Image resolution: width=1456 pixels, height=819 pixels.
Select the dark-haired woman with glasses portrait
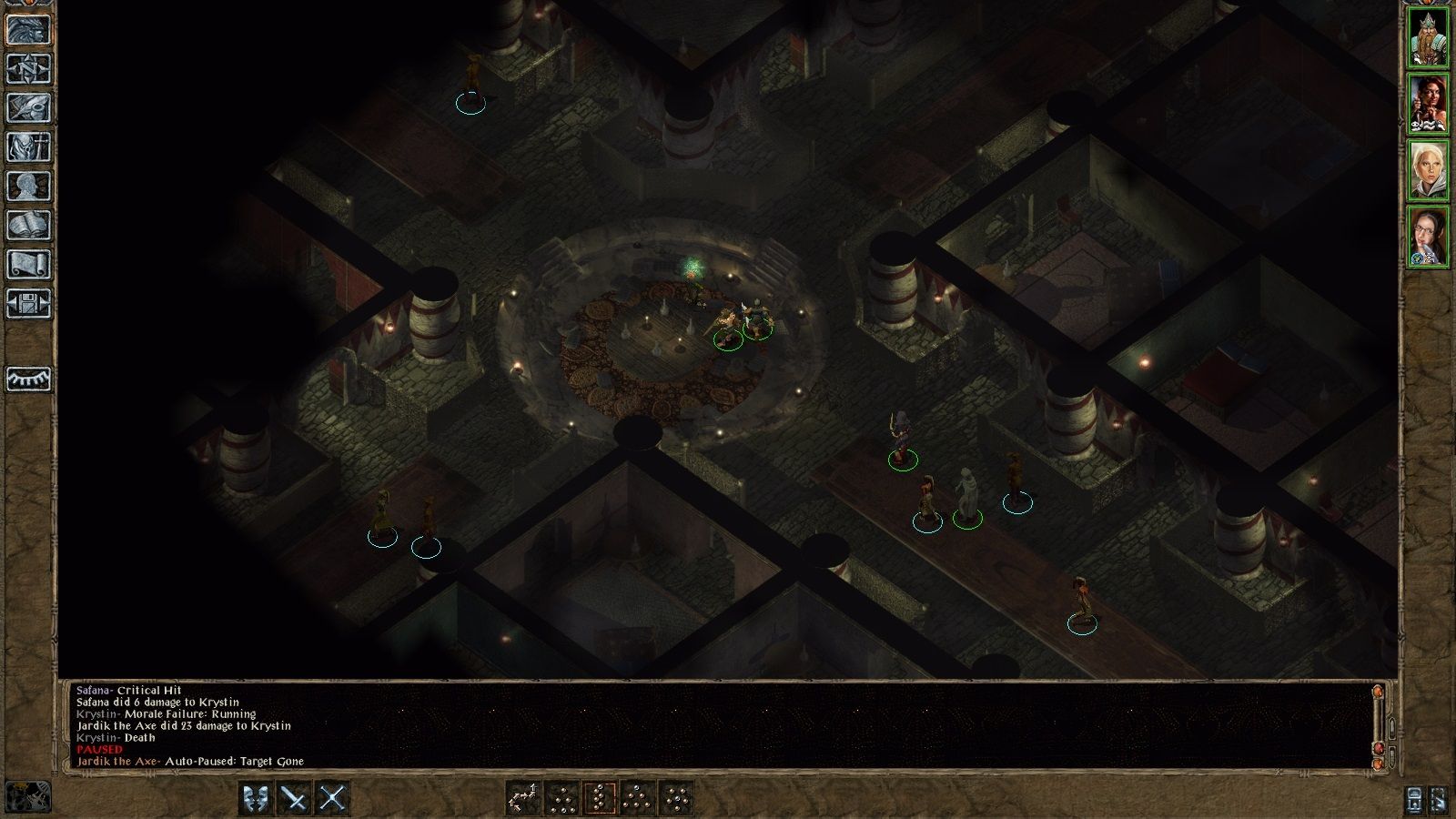point(1428,238)
